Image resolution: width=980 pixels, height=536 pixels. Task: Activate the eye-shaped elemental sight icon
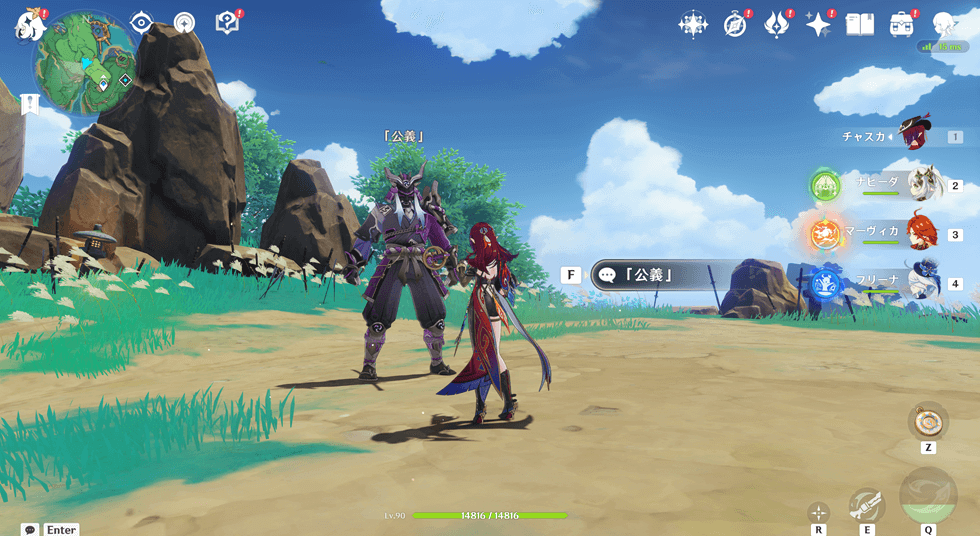(142, 23)
